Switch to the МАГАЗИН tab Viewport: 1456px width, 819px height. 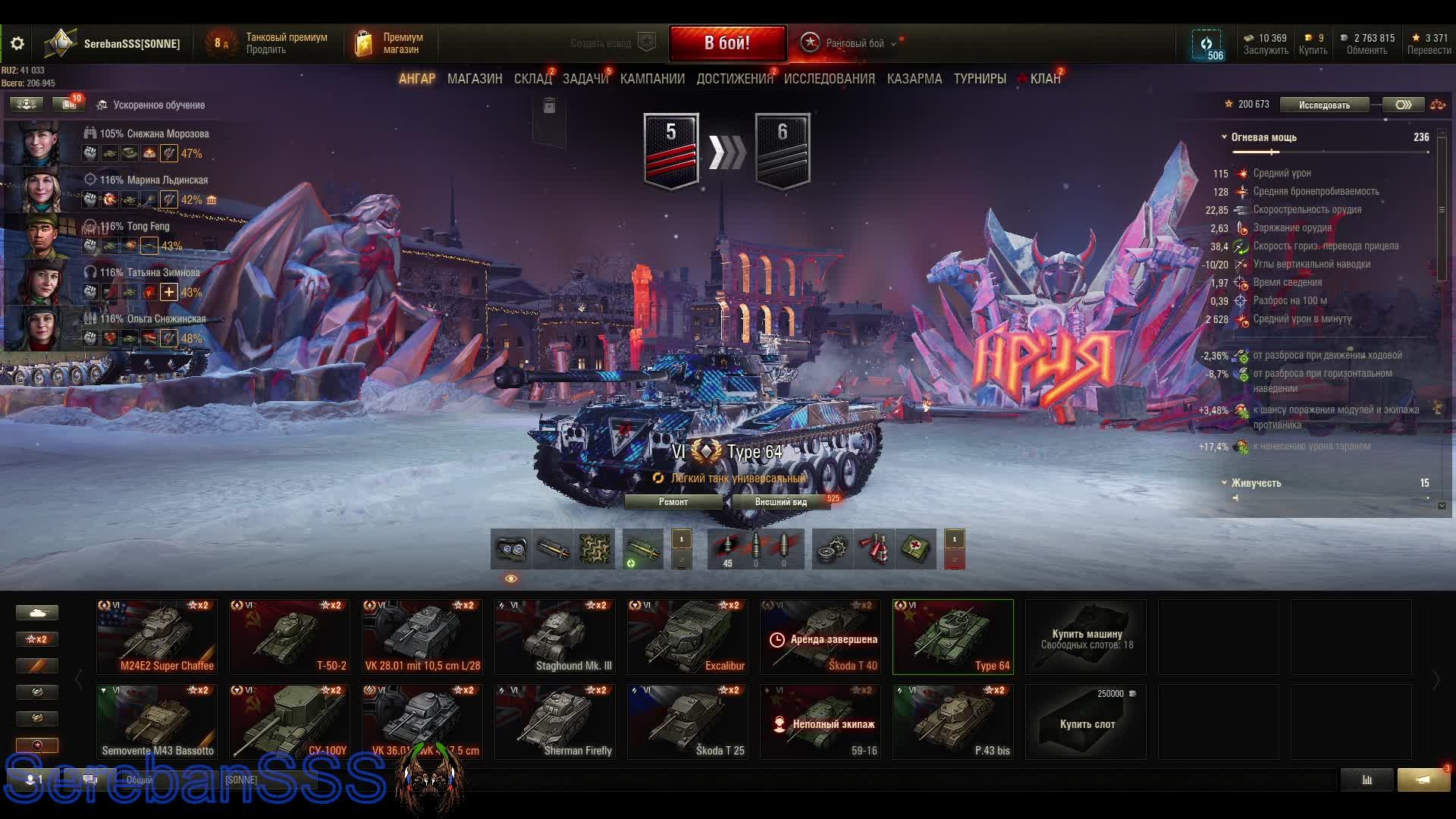[x=474, y=79]
